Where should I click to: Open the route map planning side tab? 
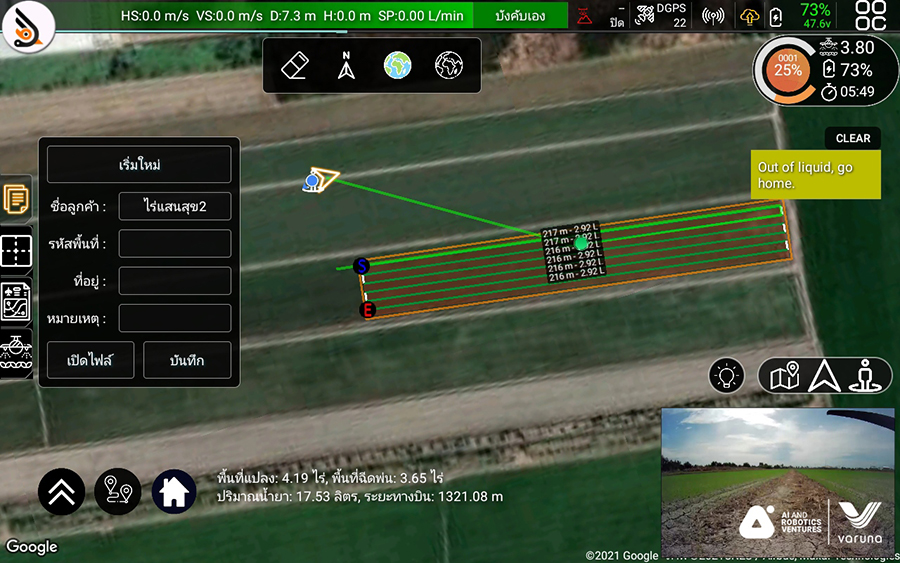tap(16, 302)
